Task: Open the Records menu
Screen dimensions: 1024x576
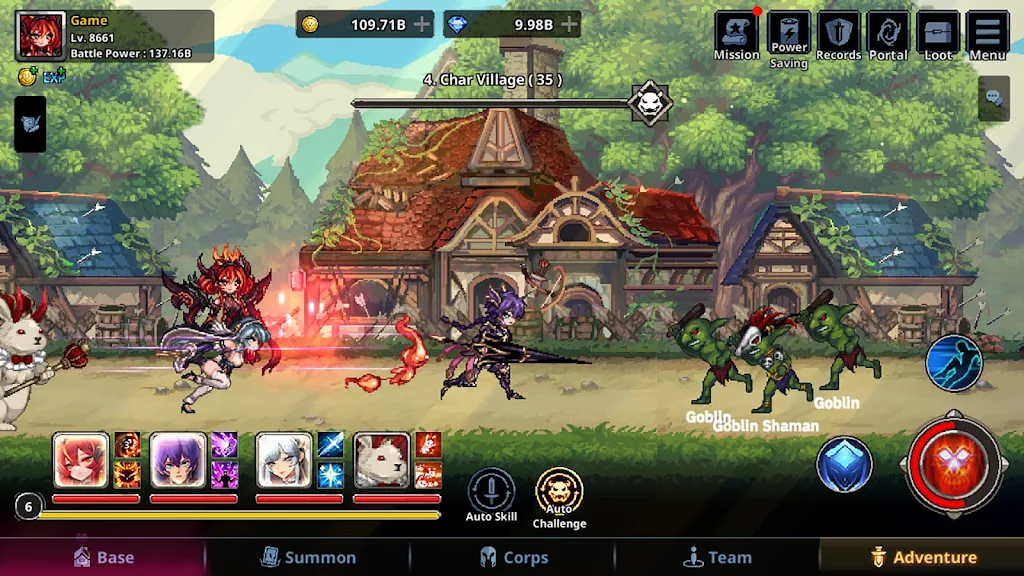Action: click(838, 36)
